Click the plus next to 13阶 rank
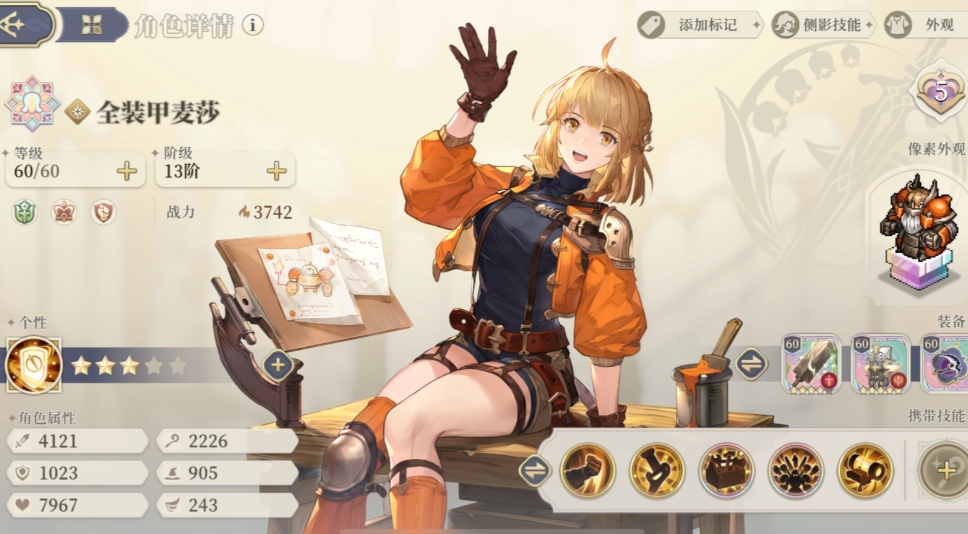This screenshot has width=968, height=534. [x=277, y=171]
